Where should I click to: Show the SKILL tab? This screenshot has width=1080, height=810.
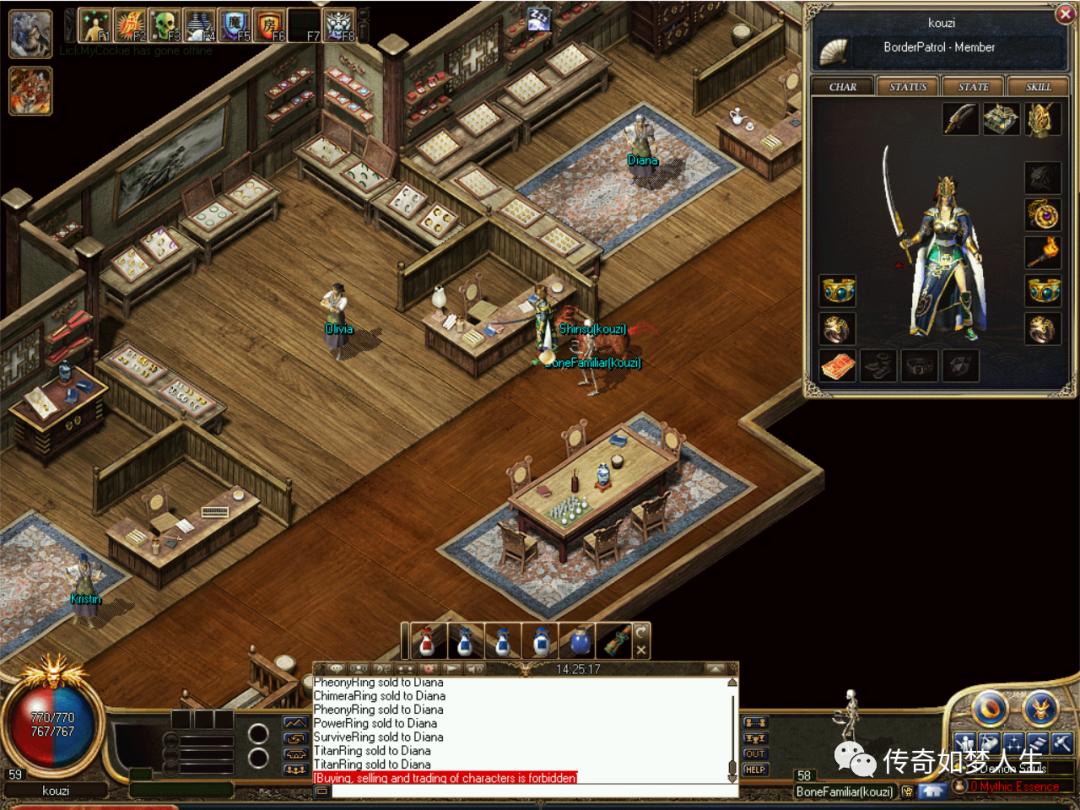[1038, 87]
